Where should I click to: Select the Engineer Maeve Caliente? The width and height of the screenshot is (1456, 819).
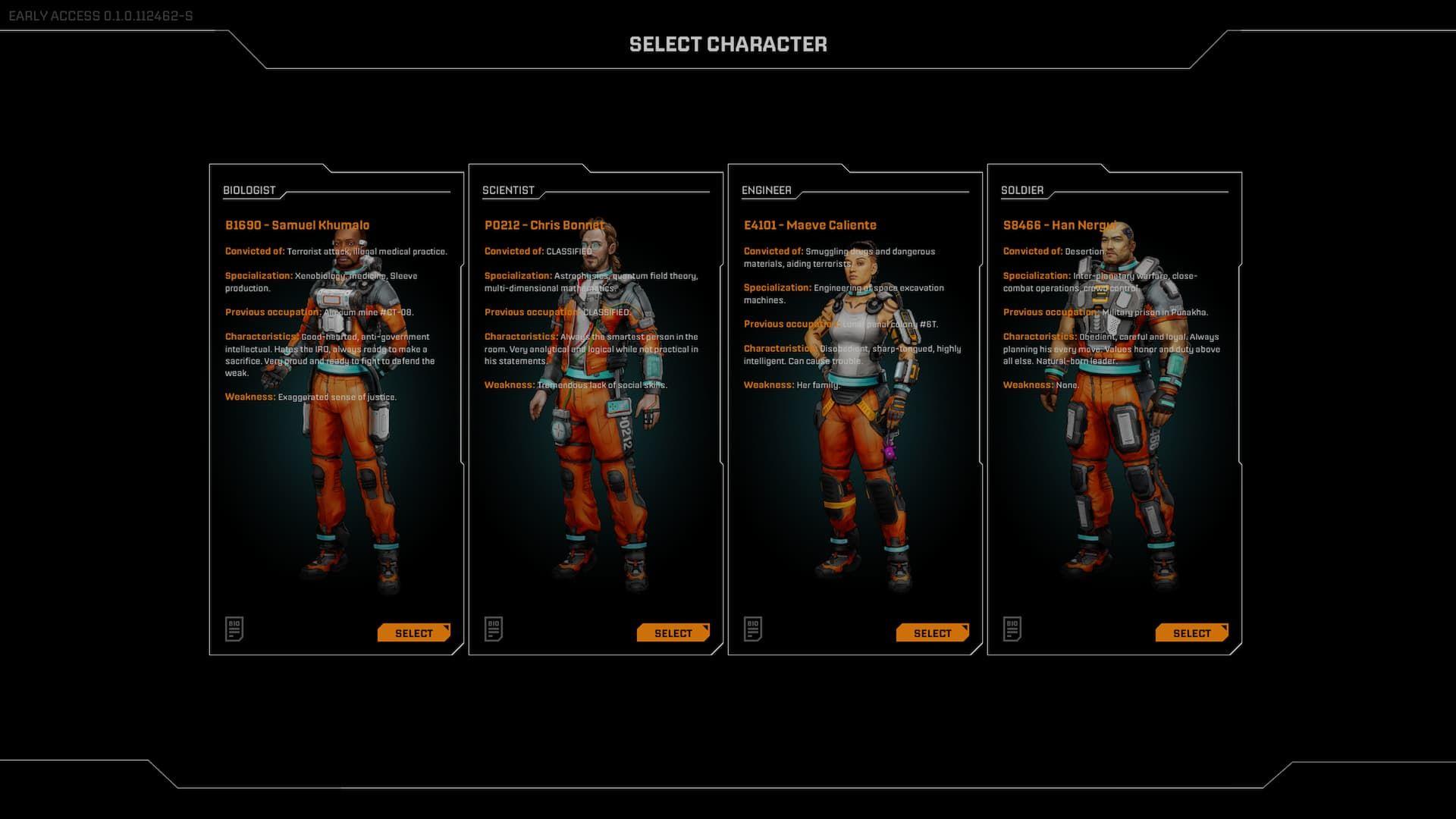932,632
